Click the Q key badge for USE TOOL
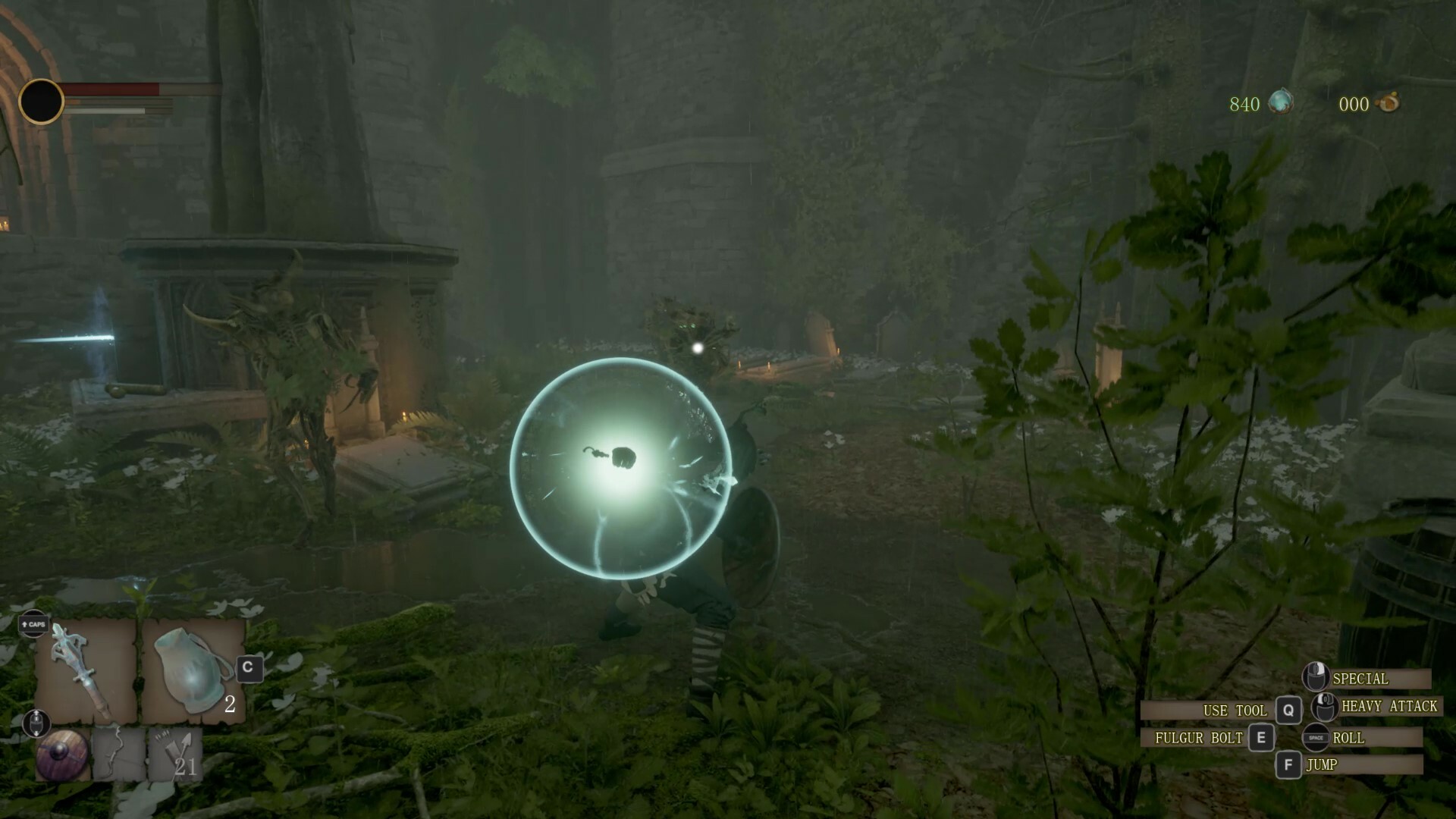This screenshot has width=1456, height=819. (x=1288, y=710)
